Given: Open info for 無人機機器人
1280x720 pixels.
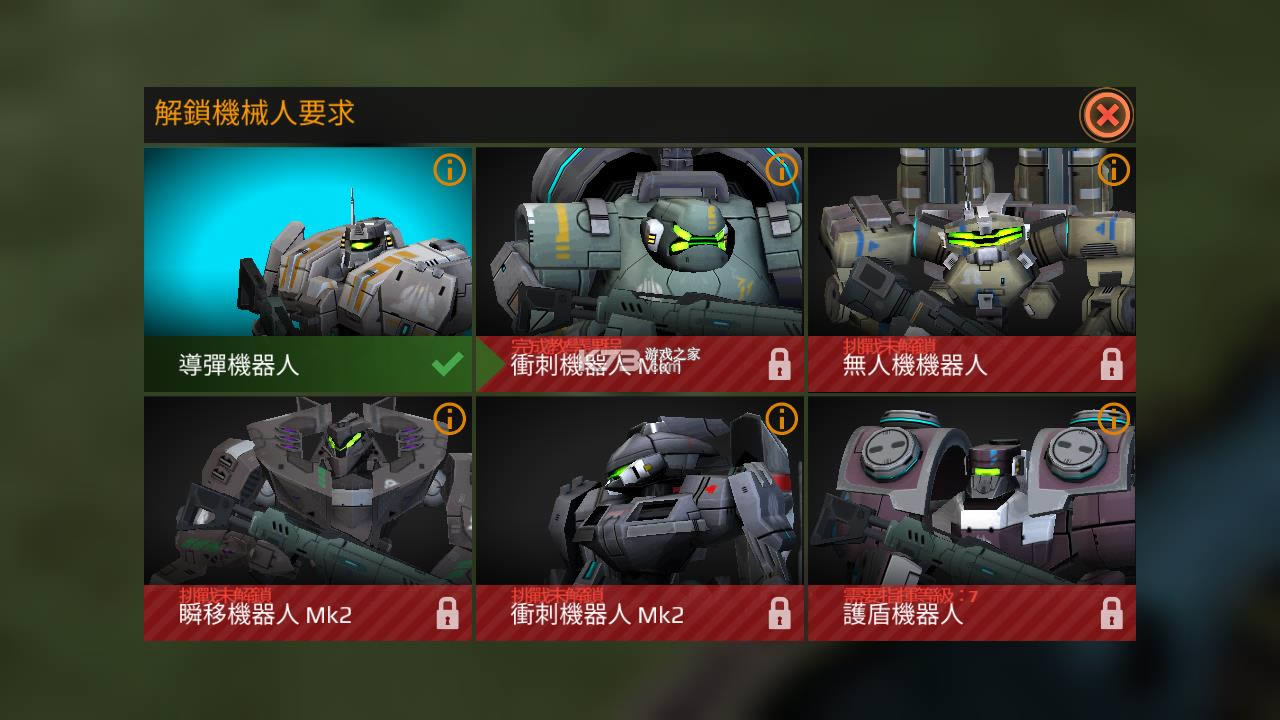Looking at the screenshot, I should pyautogui.click(x=1113, y=170).
